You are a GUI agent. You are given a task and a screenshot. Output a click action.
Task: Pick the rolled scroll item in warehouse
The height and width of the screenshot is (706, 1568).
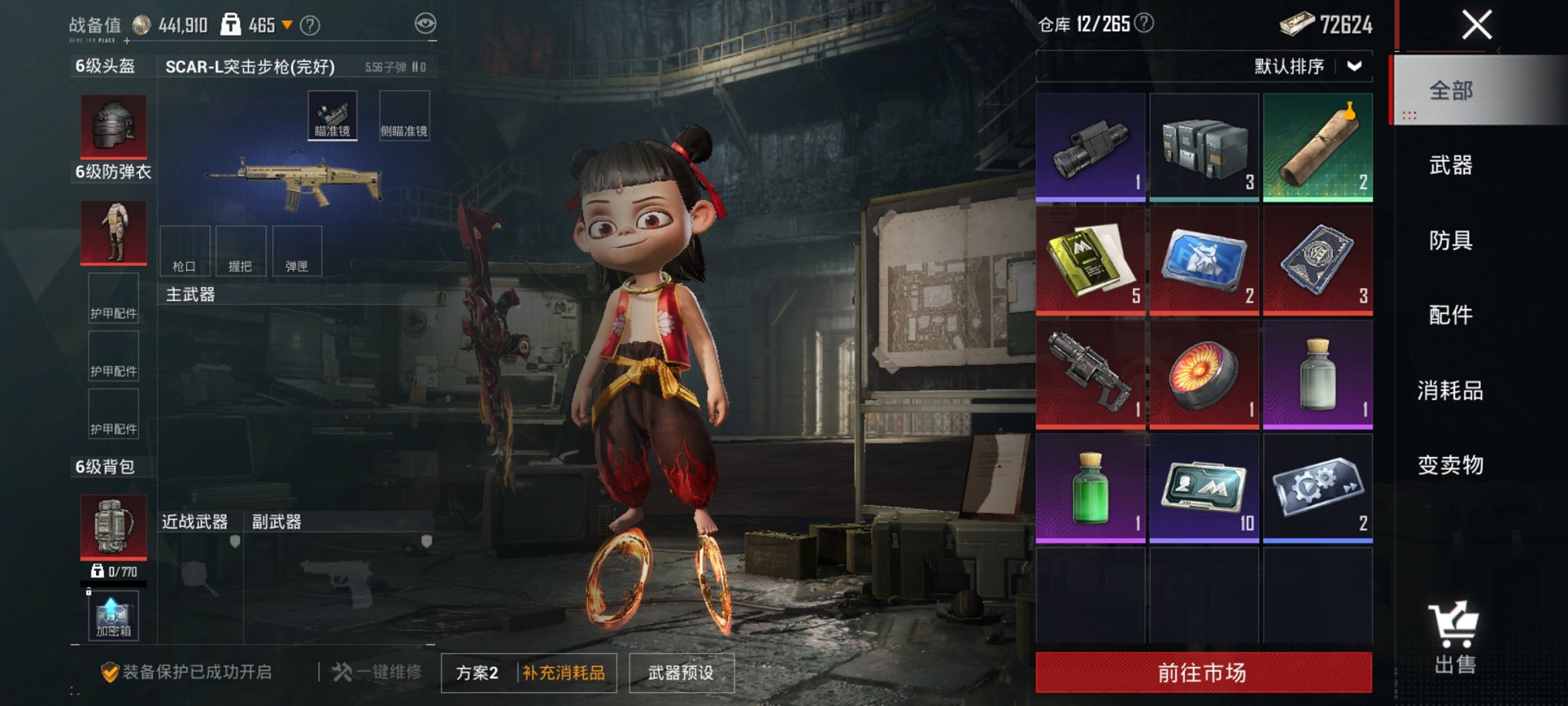click(1317, 146)
